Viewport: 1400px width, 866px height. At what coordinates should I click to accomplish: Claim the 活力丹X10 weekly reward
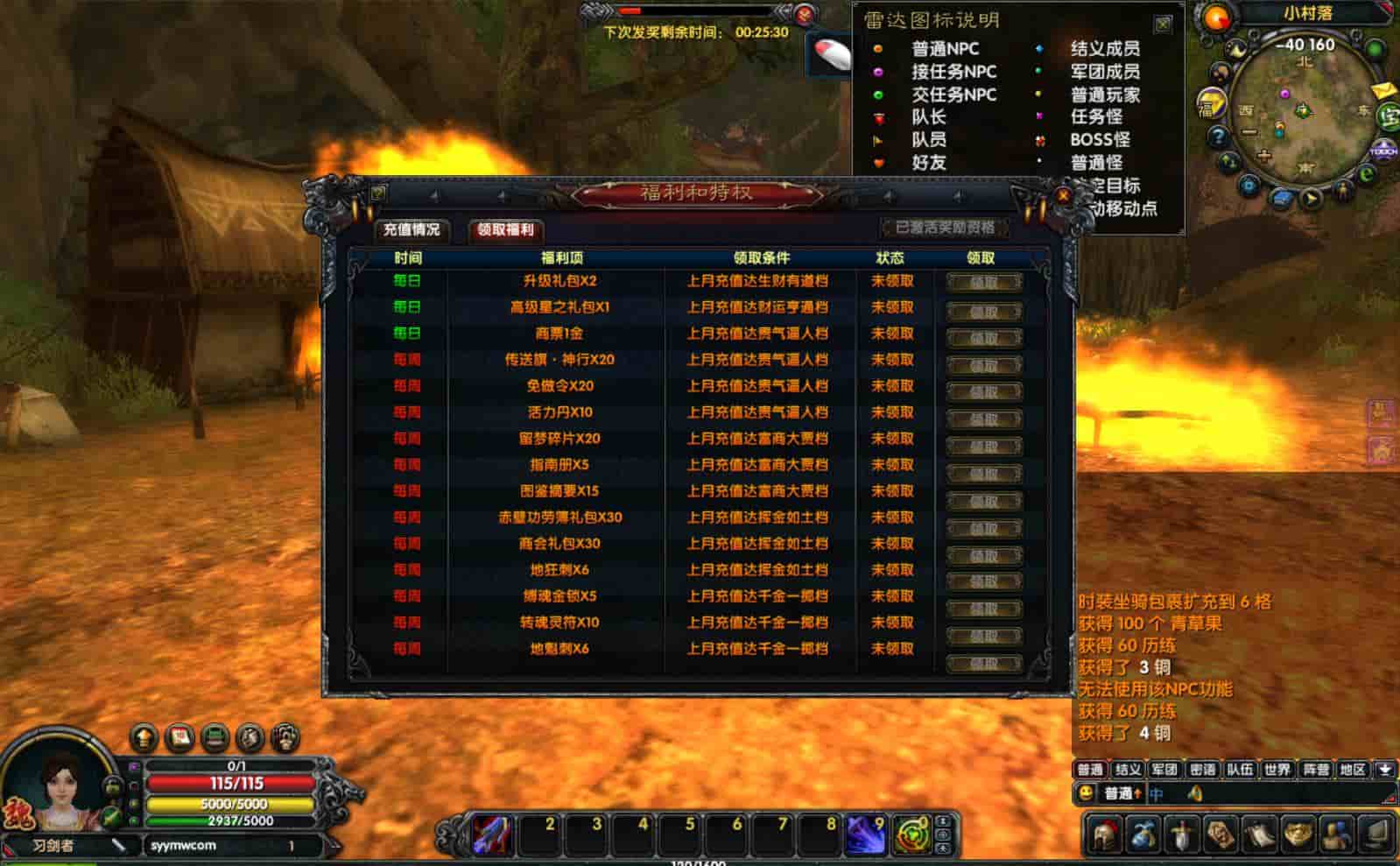click(x=983, y=419)
